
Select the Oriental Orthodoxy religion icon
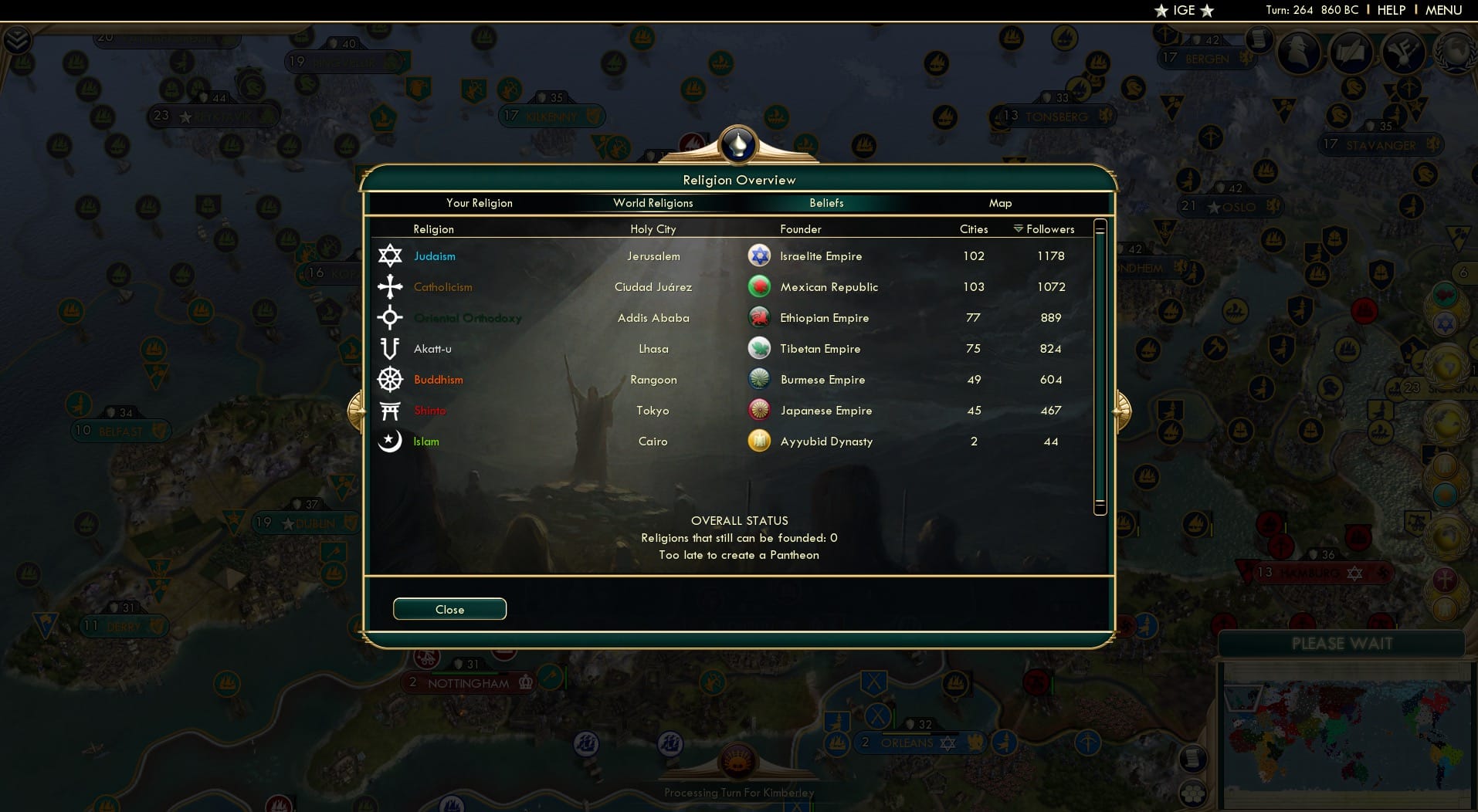pyautogui.click(x=391, y=317)
